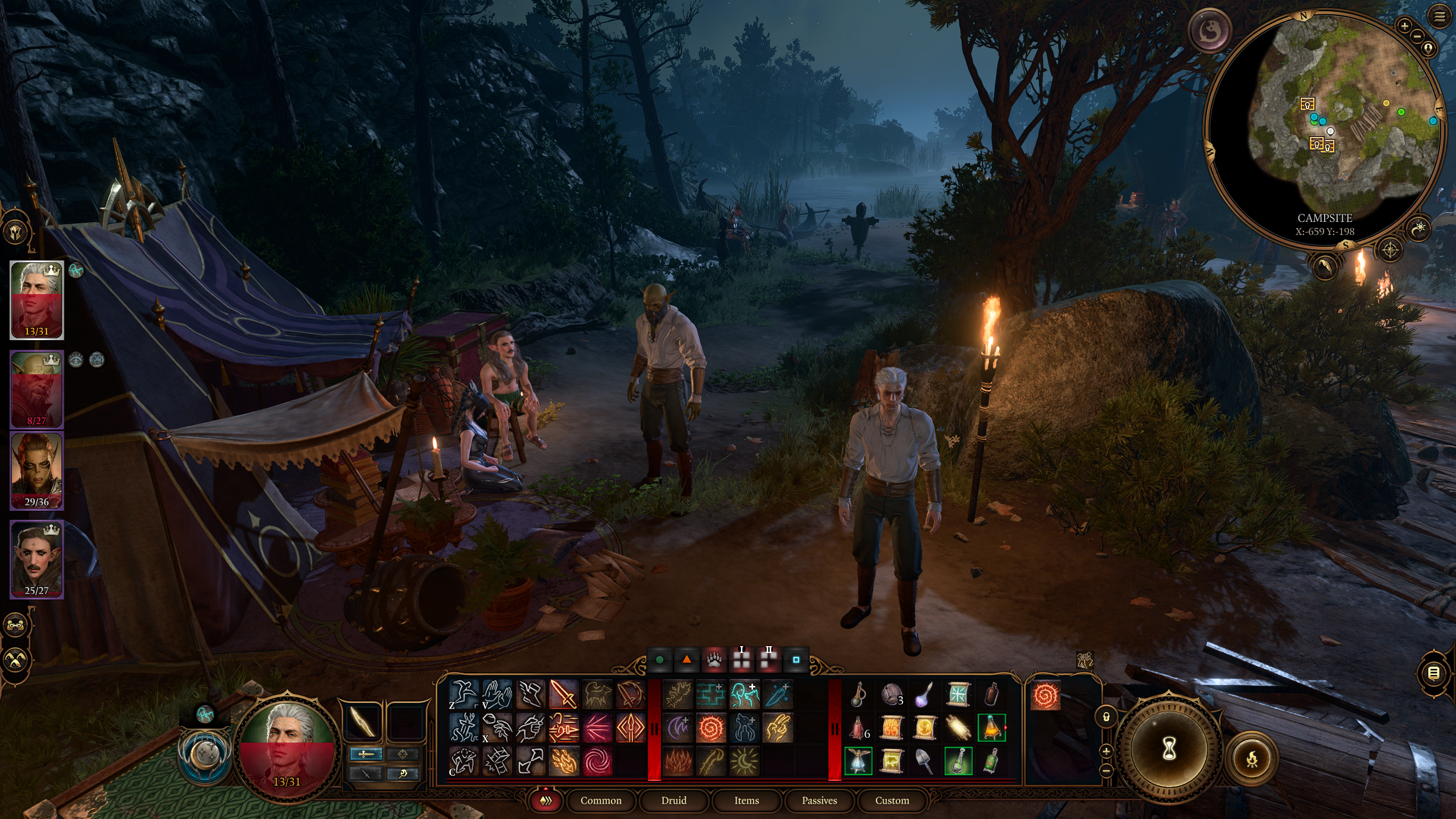This screenshot has height=819, width=1456.
Task: Click the minimap zoom-out minus button
Action: 1417,37
